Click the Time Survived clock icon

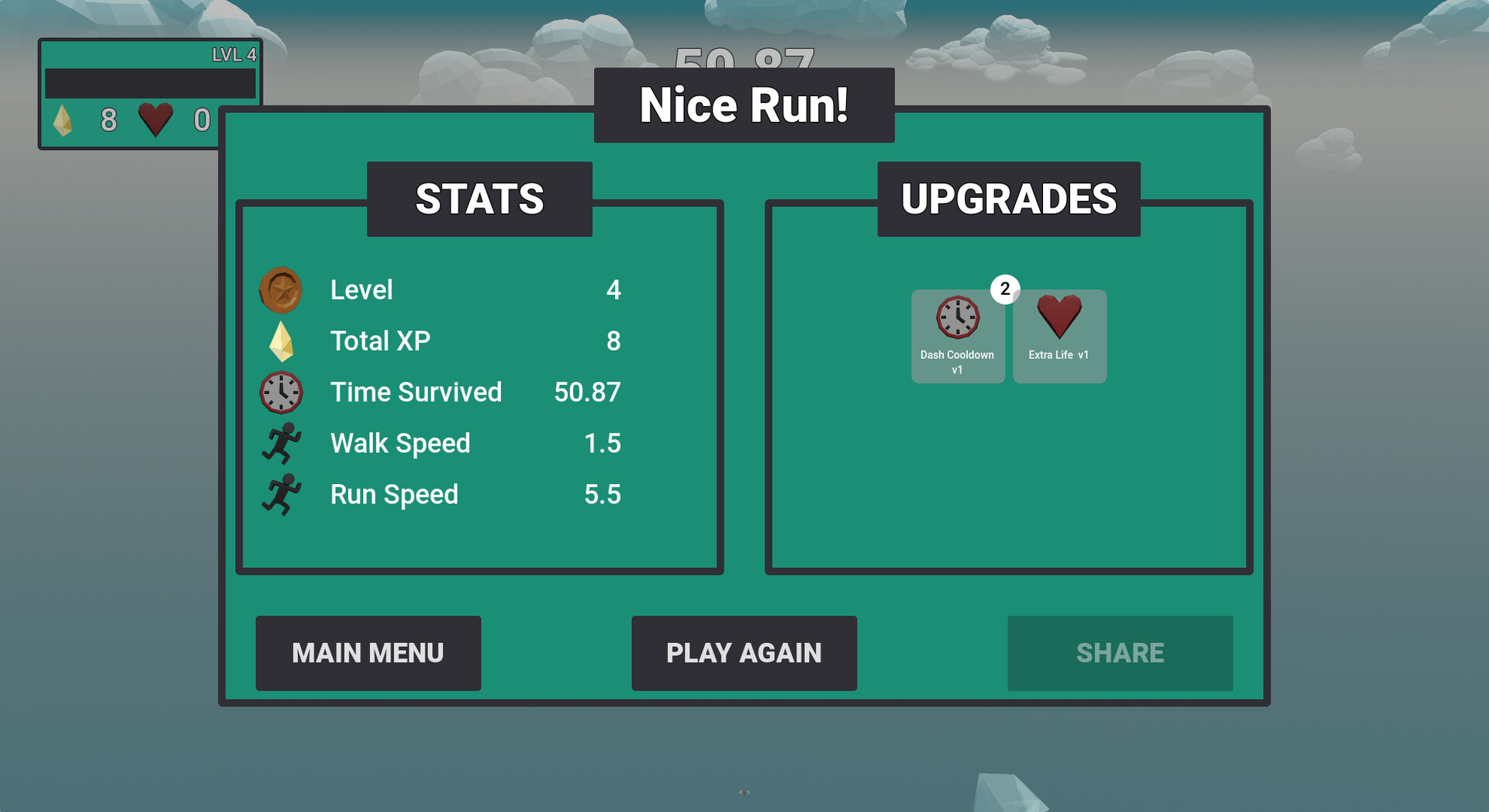click(282, 392)
